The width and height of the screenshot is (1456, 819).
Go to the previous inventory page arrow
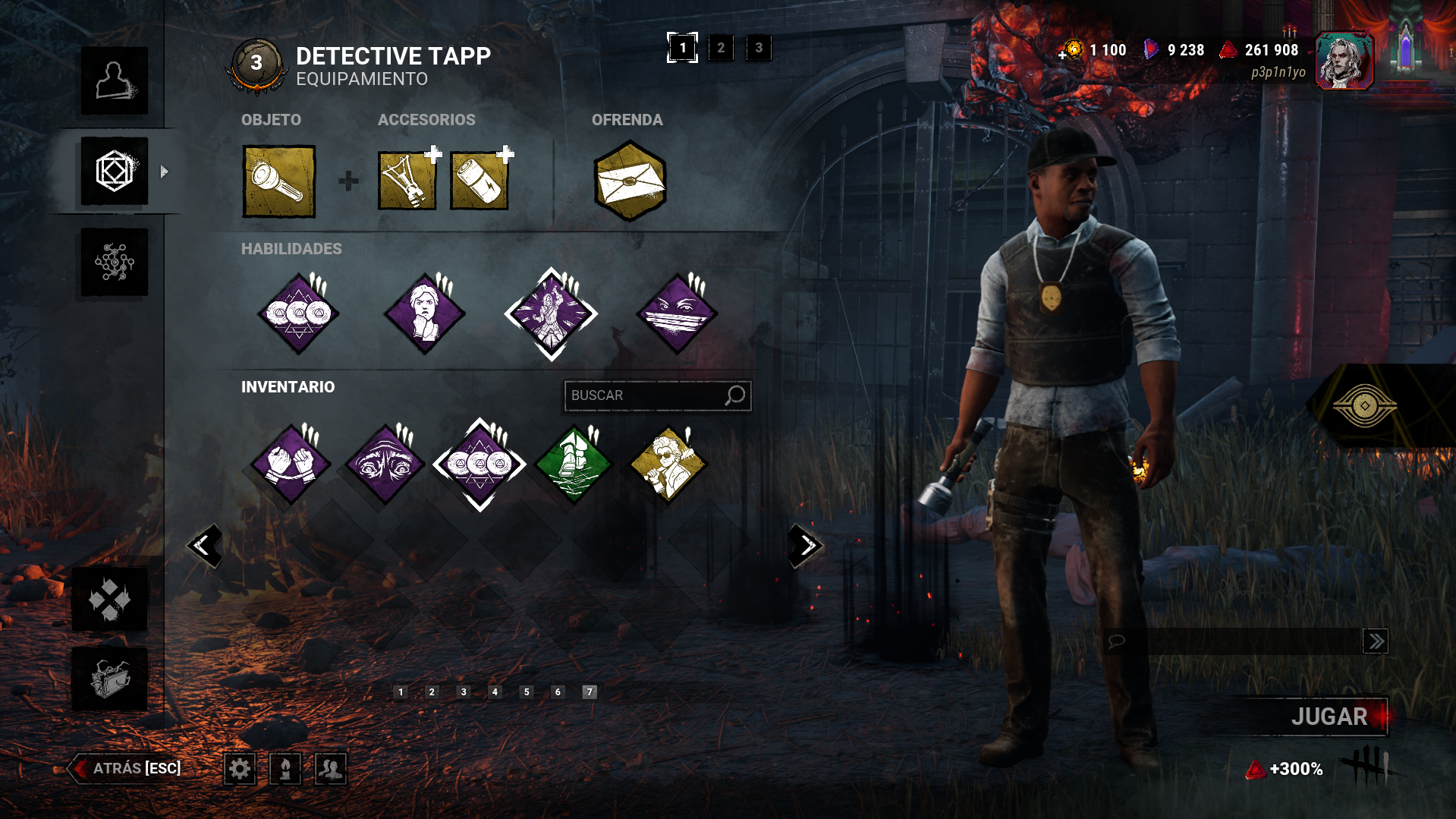point(204,545)
